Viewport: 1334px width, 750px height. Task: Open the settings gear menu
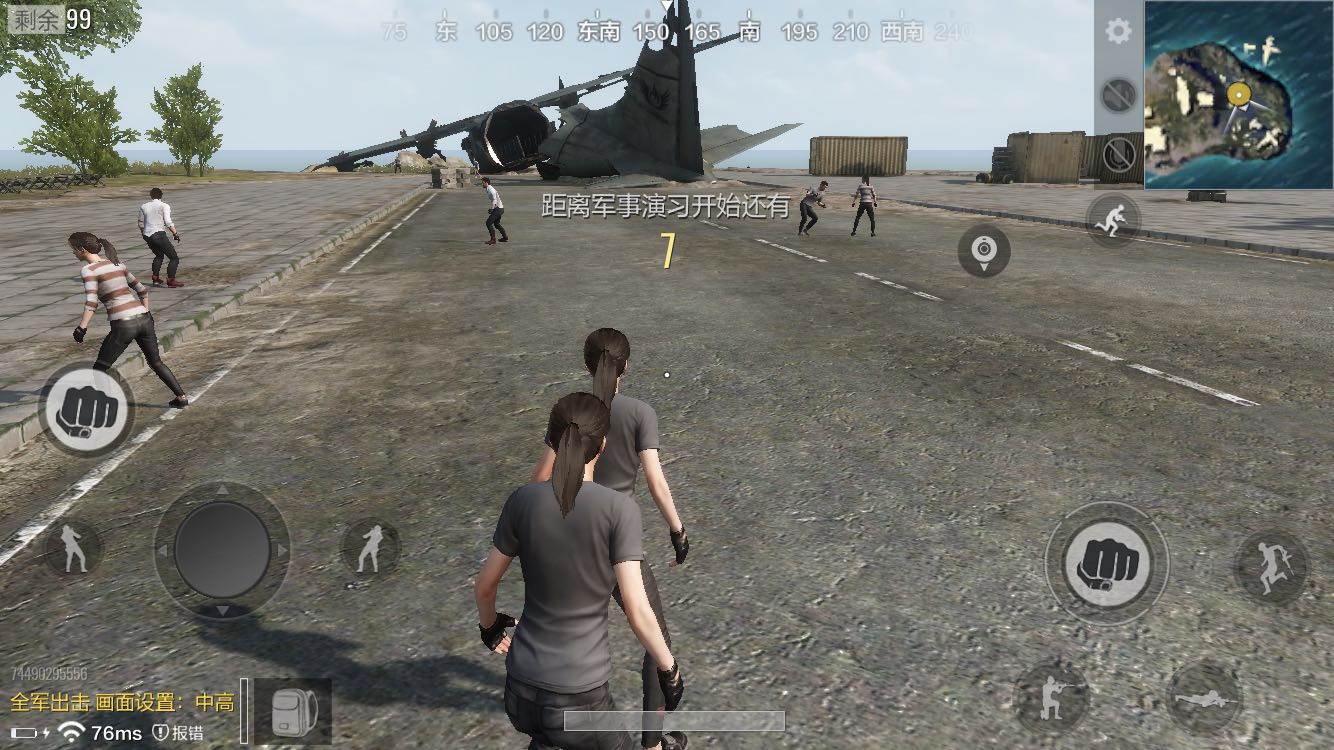(1117, 32)
